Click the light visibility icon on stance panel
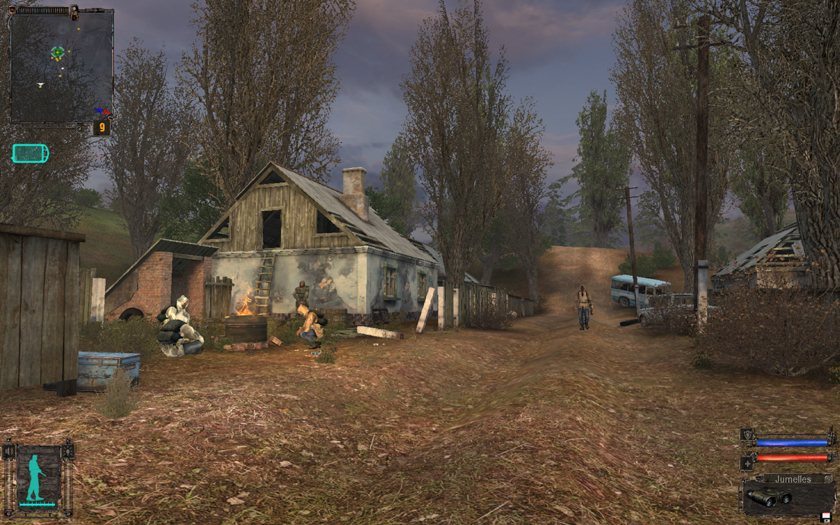 click(68, 453)
